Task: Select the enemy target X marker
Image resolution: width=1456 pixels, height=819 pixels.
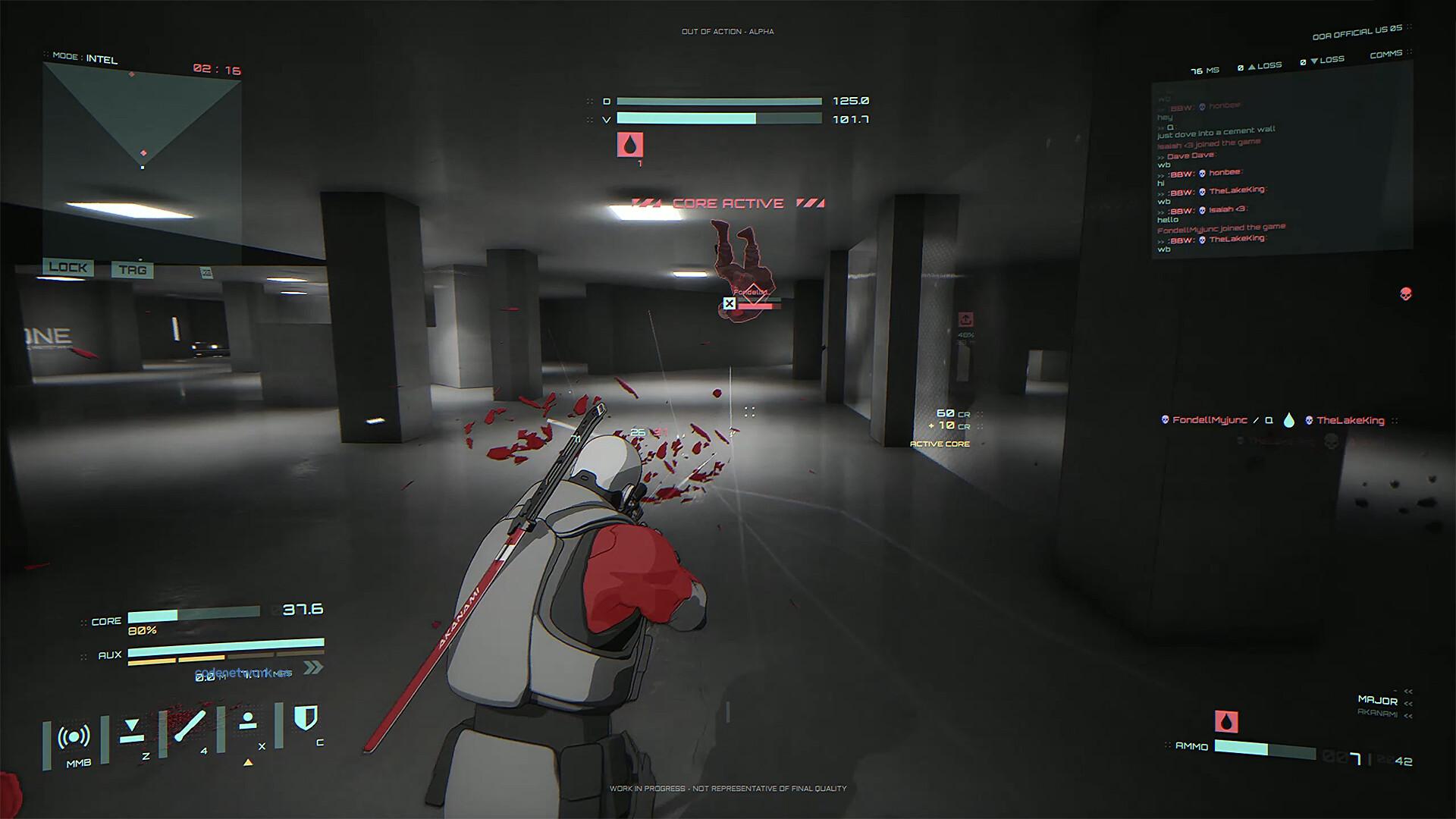Action: coord(729,303)
